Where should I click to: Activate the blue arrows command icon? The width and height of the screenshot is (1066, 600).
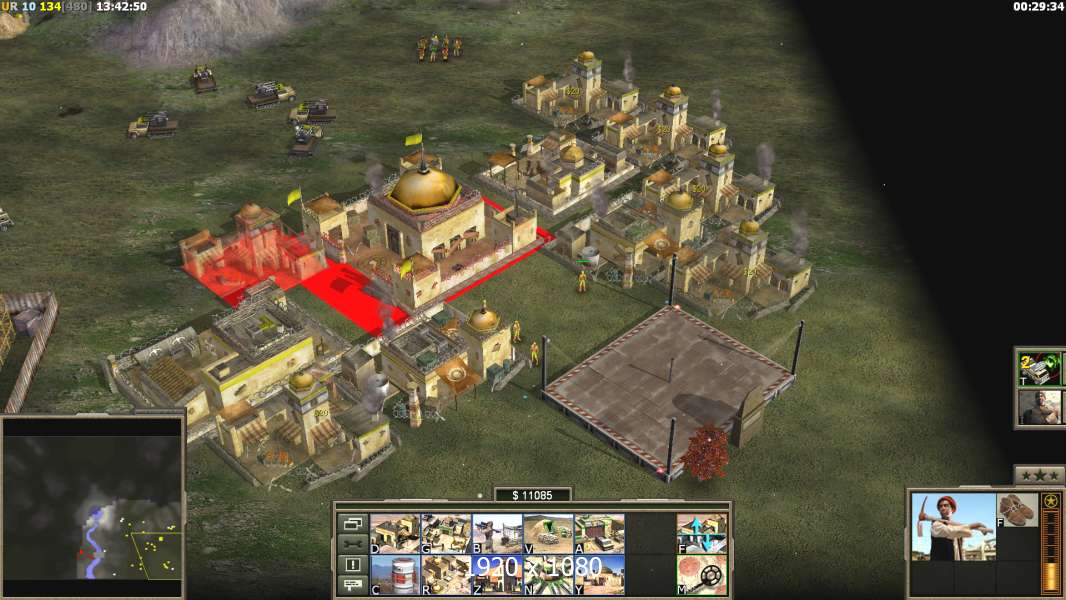(702, 534)
